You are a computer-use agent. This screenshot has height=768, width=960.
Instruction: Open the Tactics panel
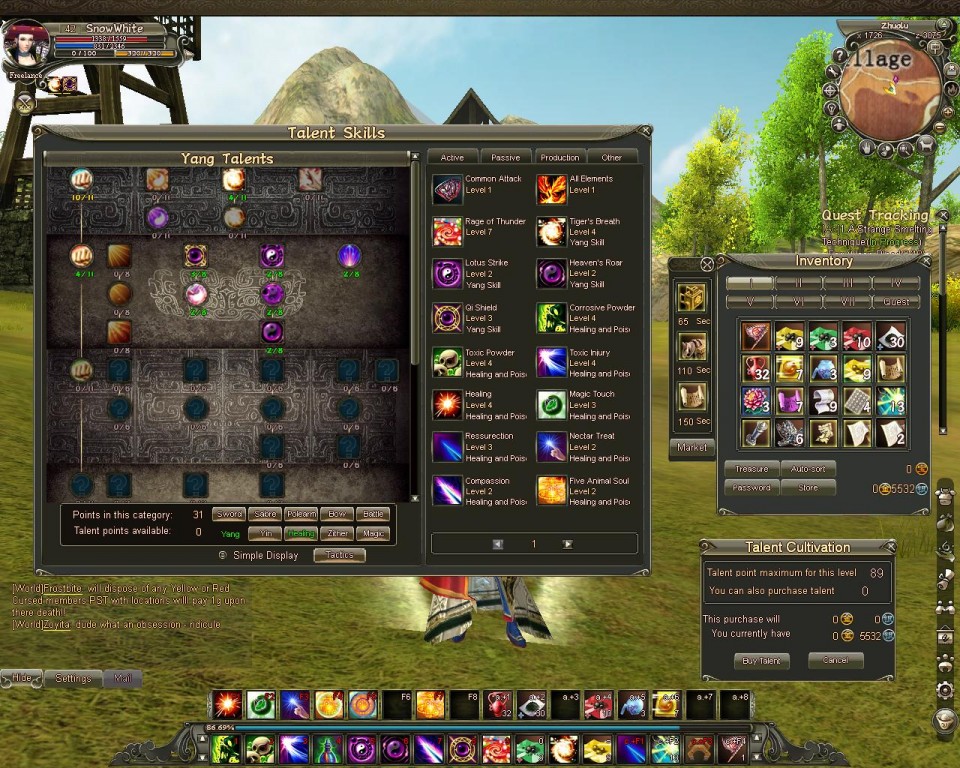click(339, 555)
